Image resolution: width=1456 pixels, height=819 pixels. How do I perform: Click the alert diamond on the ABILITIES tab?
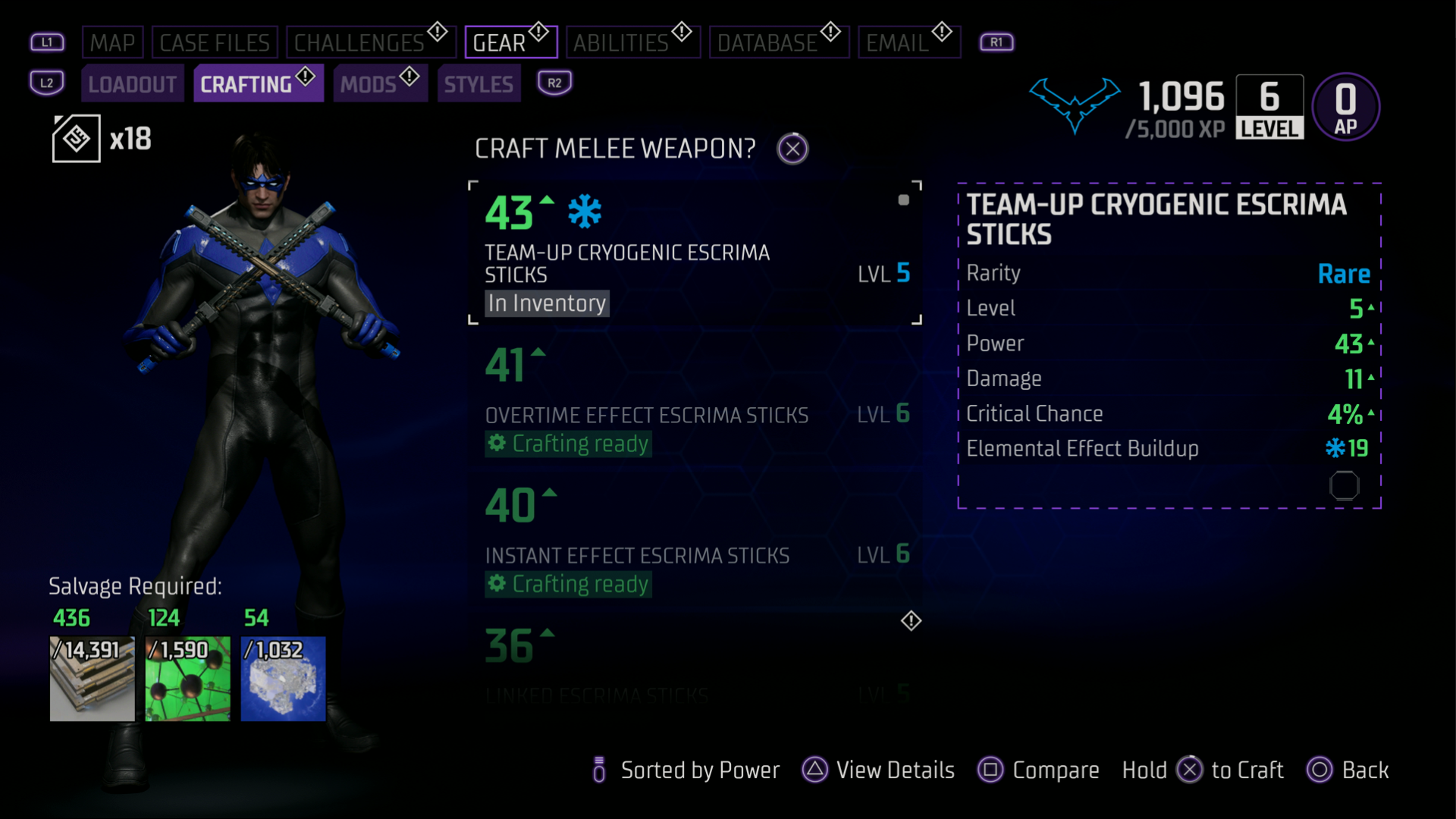(680, 31)
